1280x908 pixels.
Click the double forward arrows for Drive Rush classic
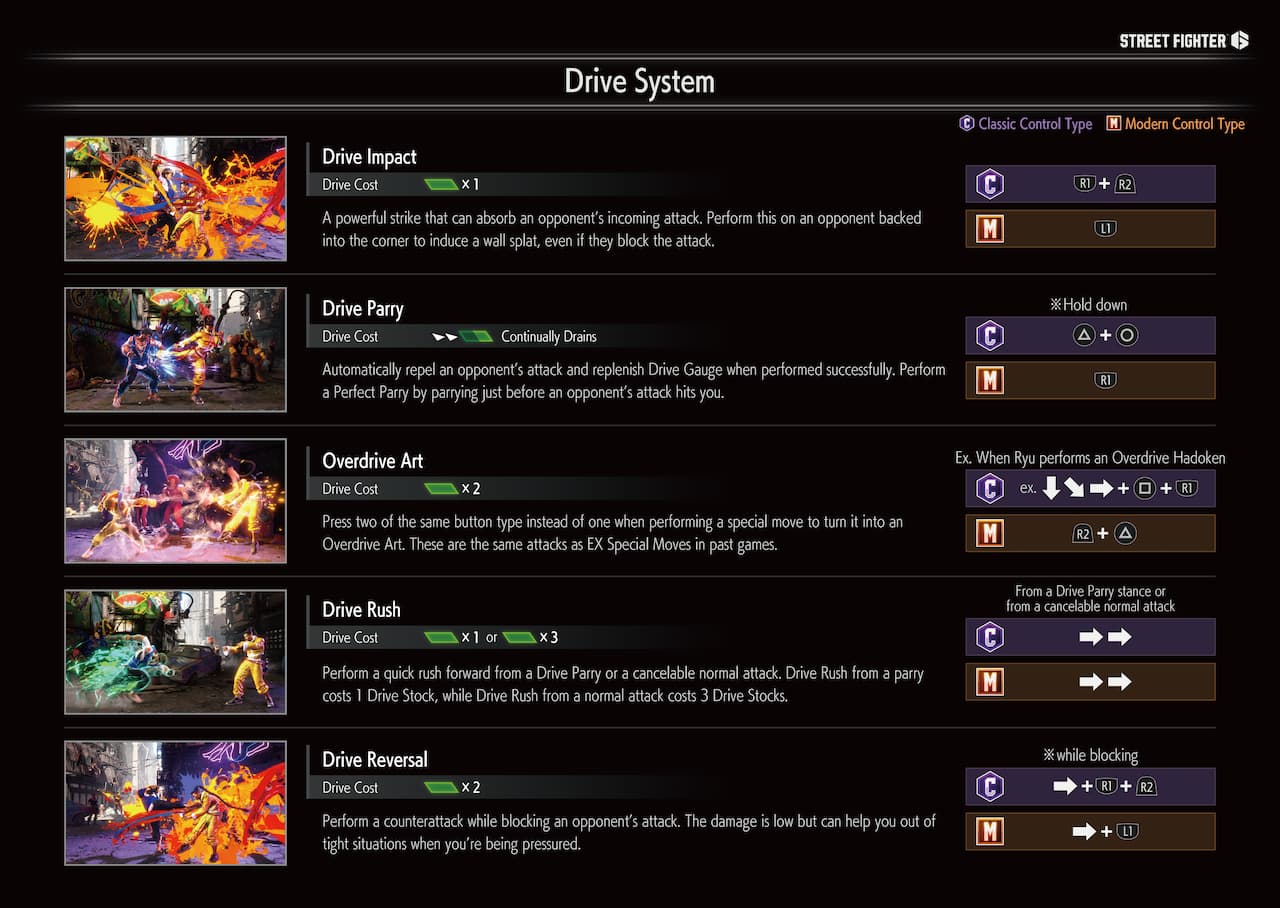[1103, 636]
